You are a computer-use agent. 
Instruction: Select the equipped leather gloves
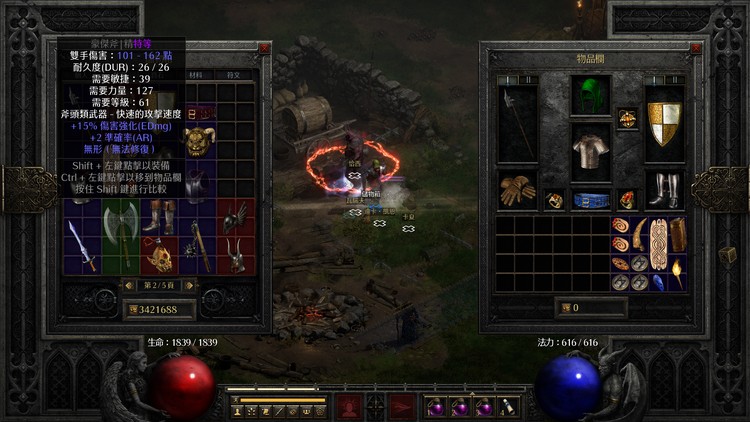(517, 189)
